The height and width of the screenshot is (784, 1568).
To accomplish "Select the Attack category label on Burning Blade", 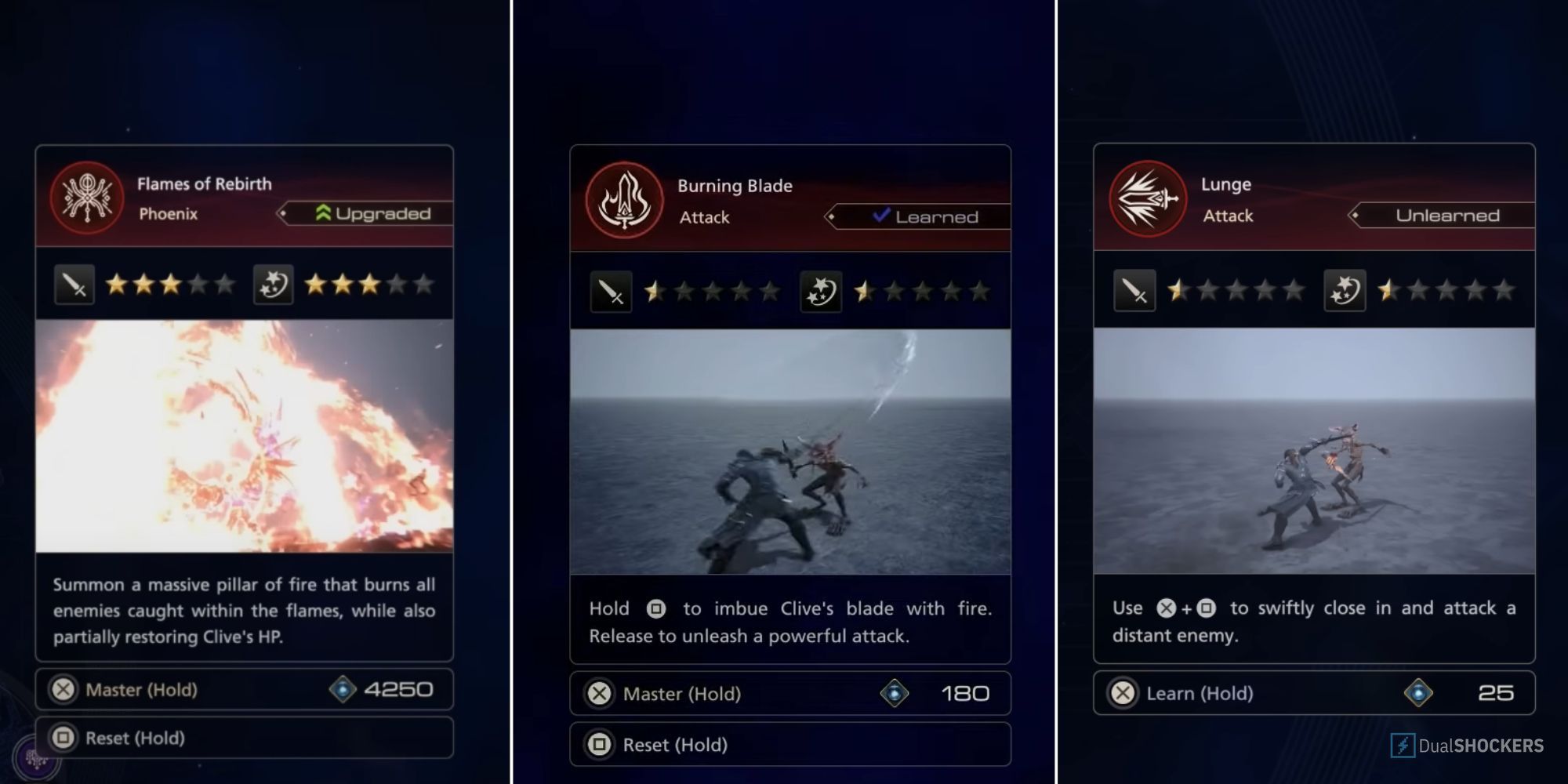I will click(x=703, y=217).
